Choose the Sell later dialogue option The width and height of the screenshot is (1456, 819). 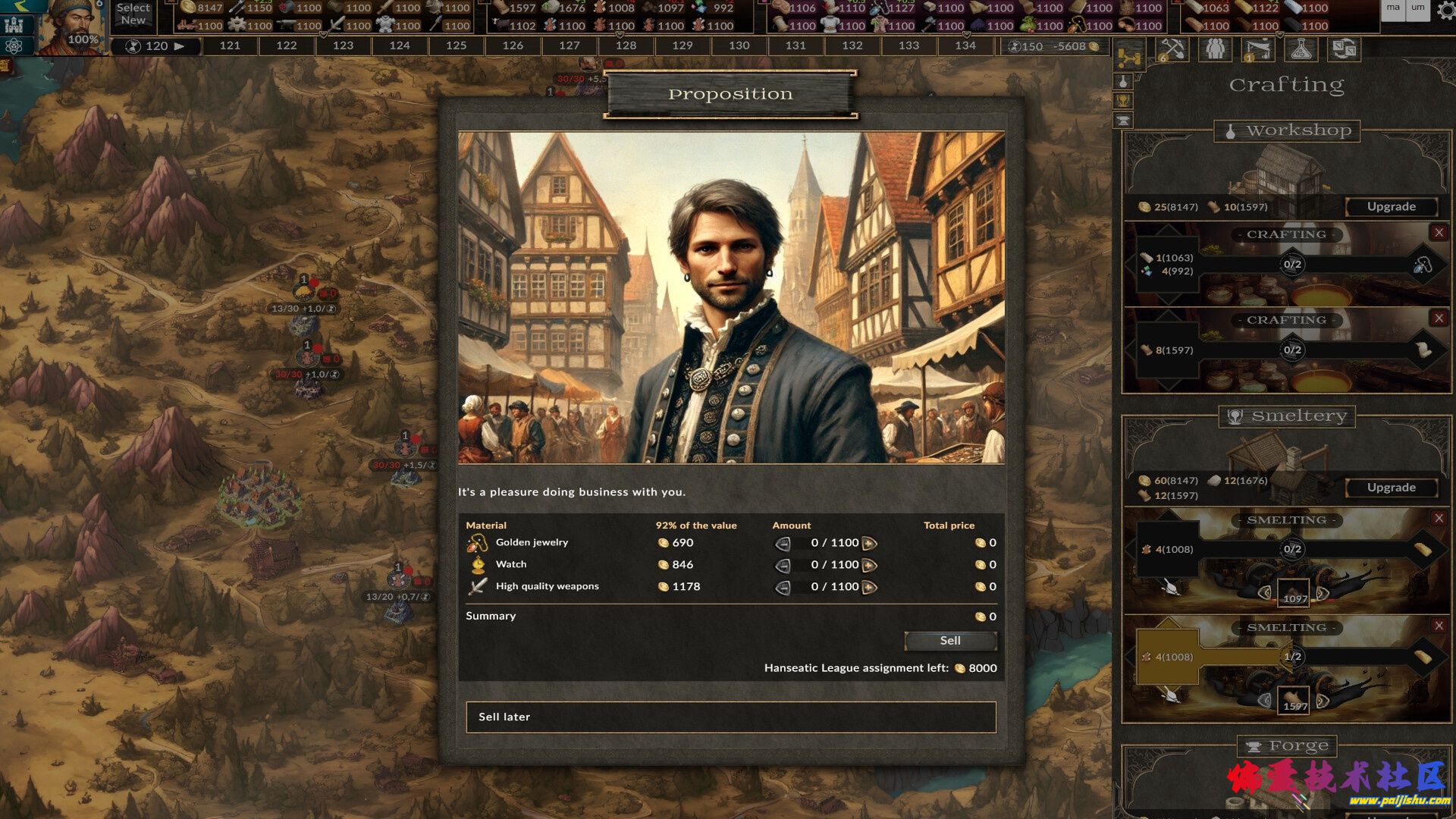tap(730, 717)
